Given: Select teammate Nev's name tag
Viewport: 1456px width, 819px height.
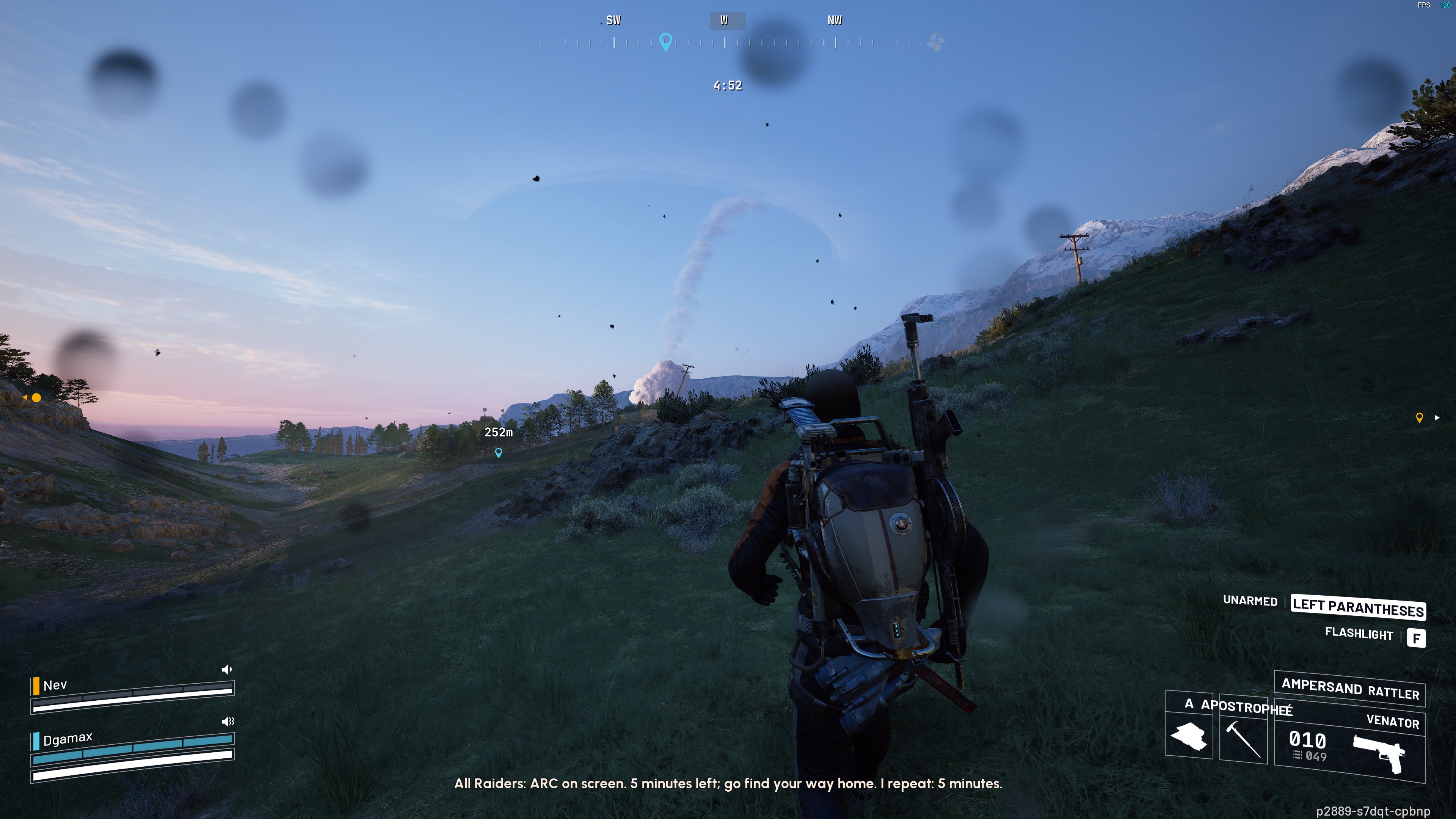Looking at the screenshot, I should 55,685.
